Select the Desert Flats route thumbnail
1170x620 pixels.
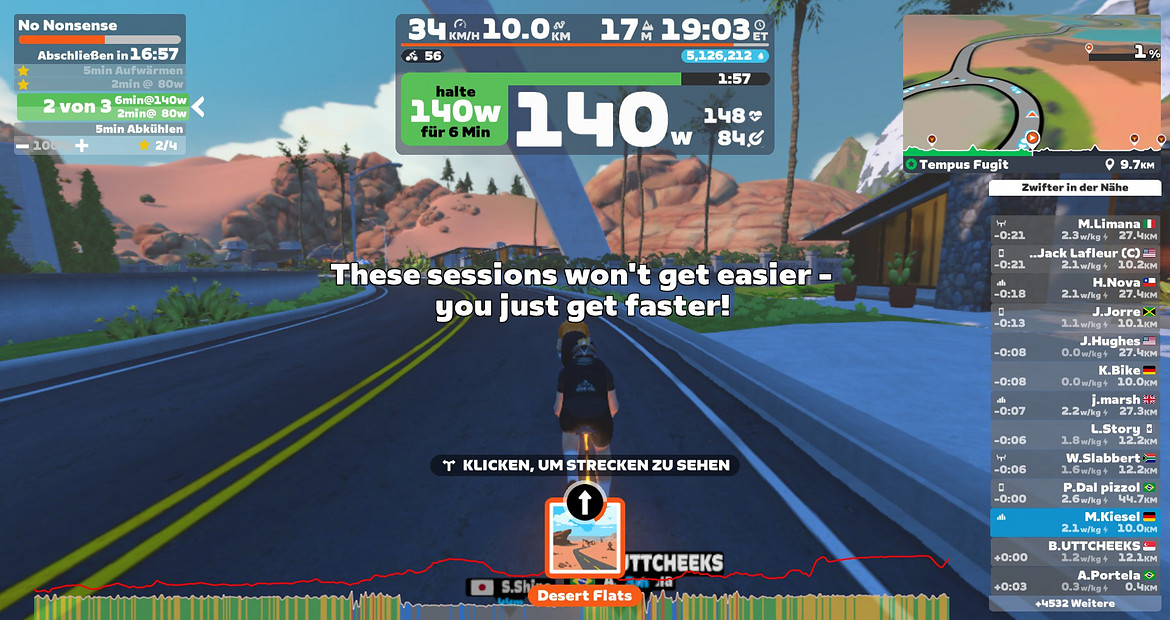click(x=584, y=538)
